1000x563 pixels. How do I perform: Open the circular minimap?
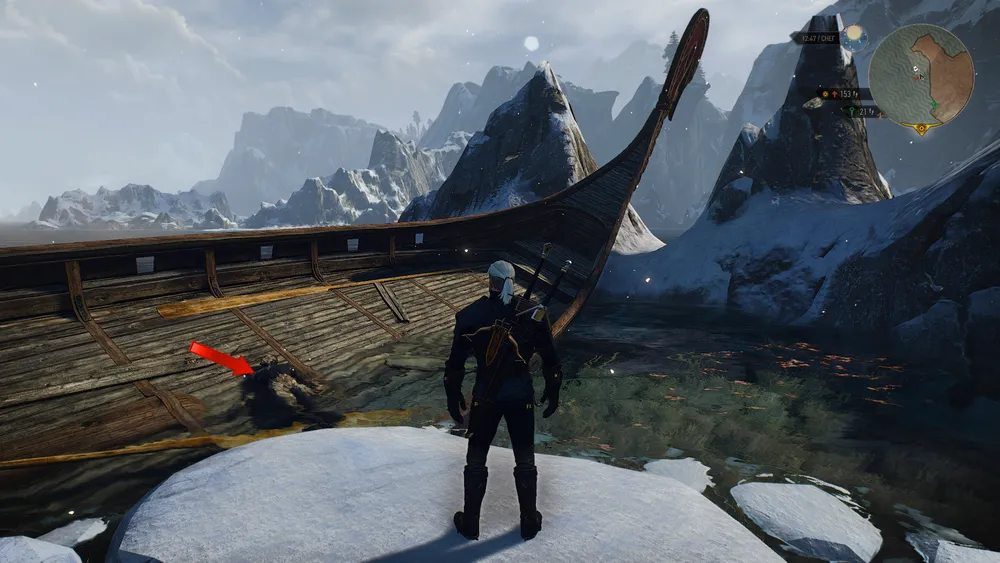921,73
